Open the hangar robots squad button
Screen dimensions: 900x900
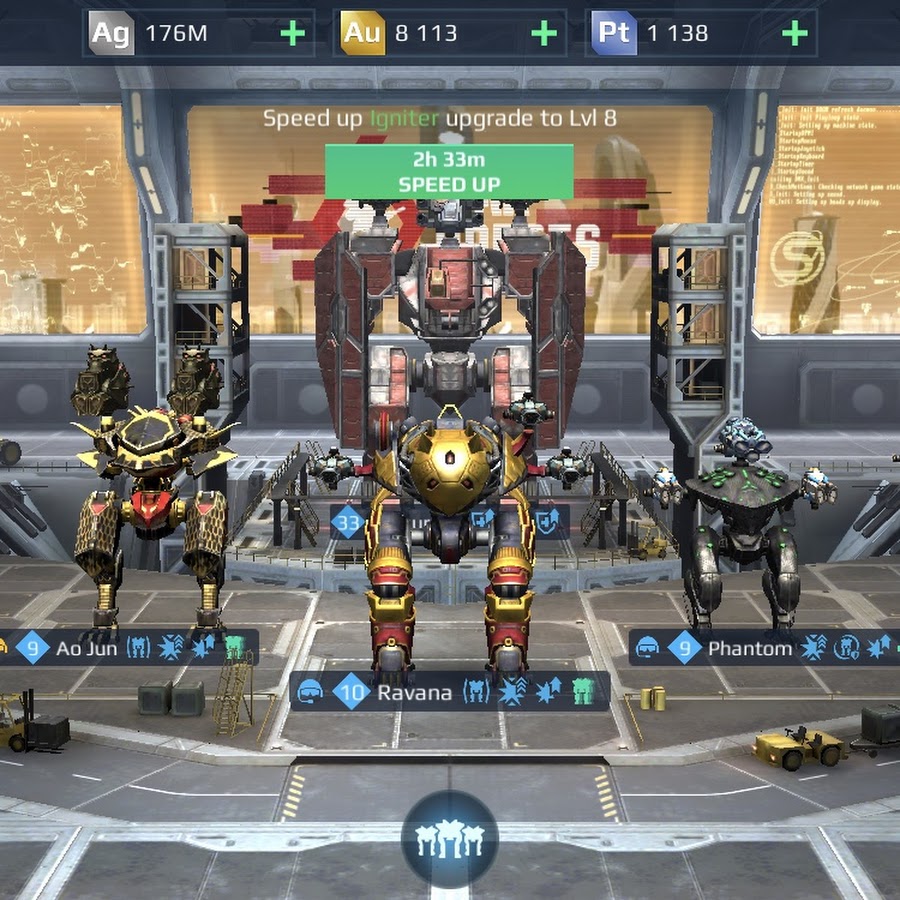pyautogui.click(x=449, y=839)
